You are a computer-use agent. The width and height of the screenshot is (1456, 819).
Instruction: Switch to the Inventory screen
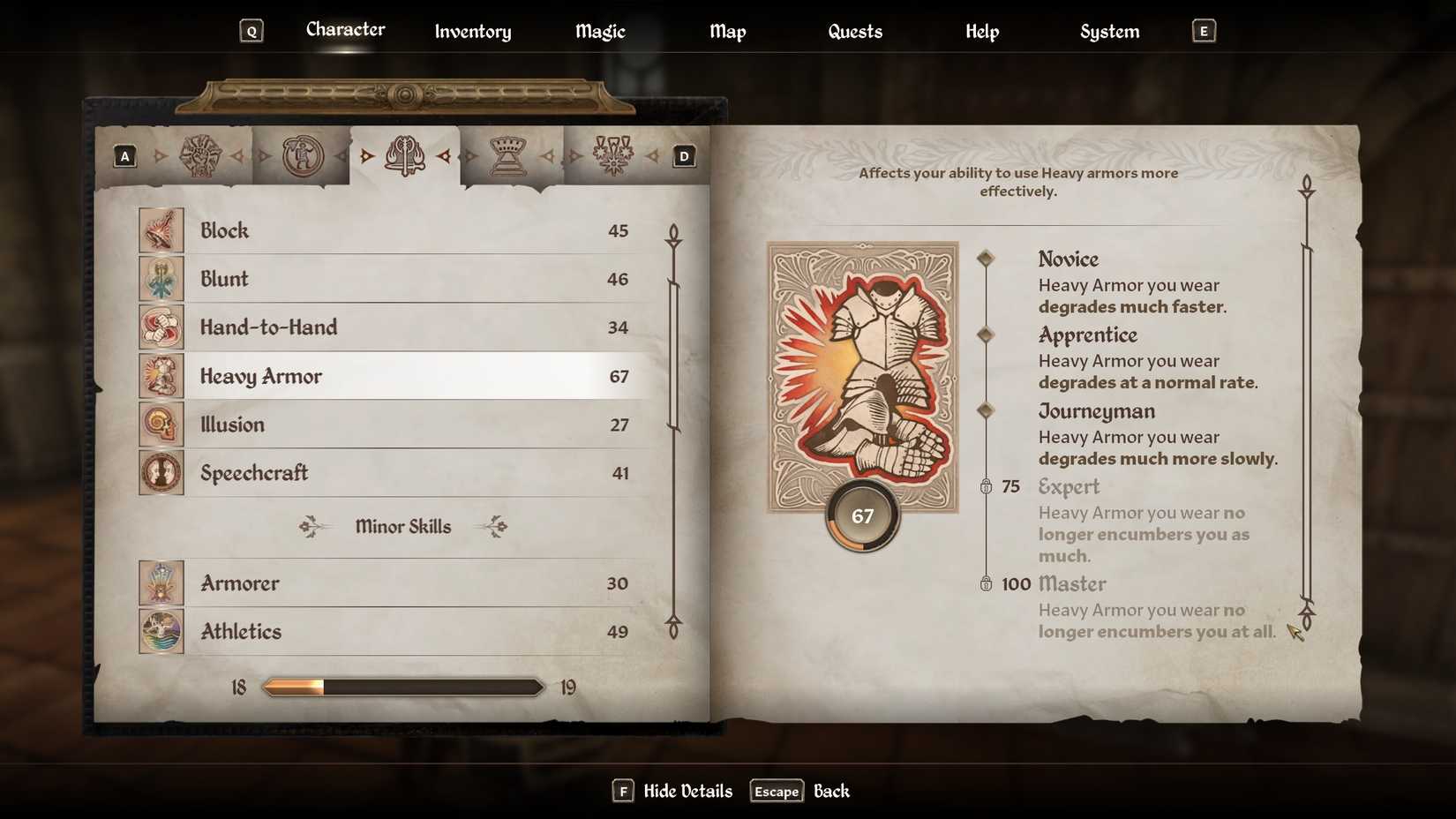[472, 31]
